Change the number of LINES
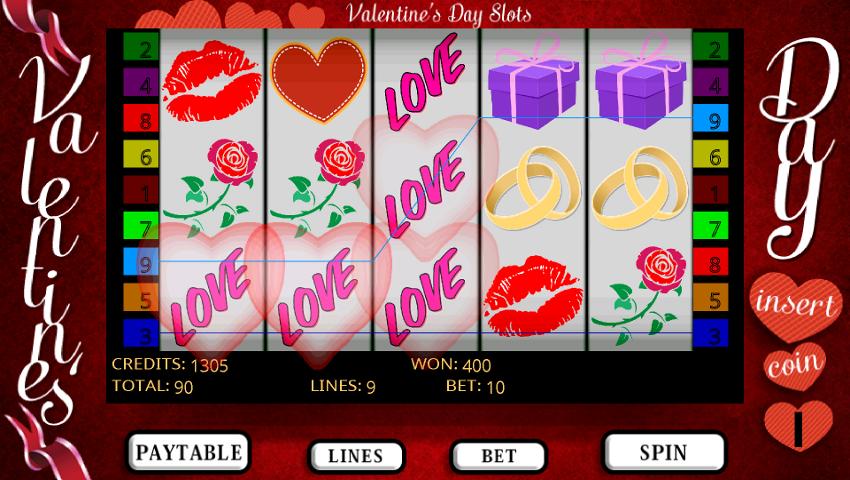850x480 pixels. (x=355, y=456)
